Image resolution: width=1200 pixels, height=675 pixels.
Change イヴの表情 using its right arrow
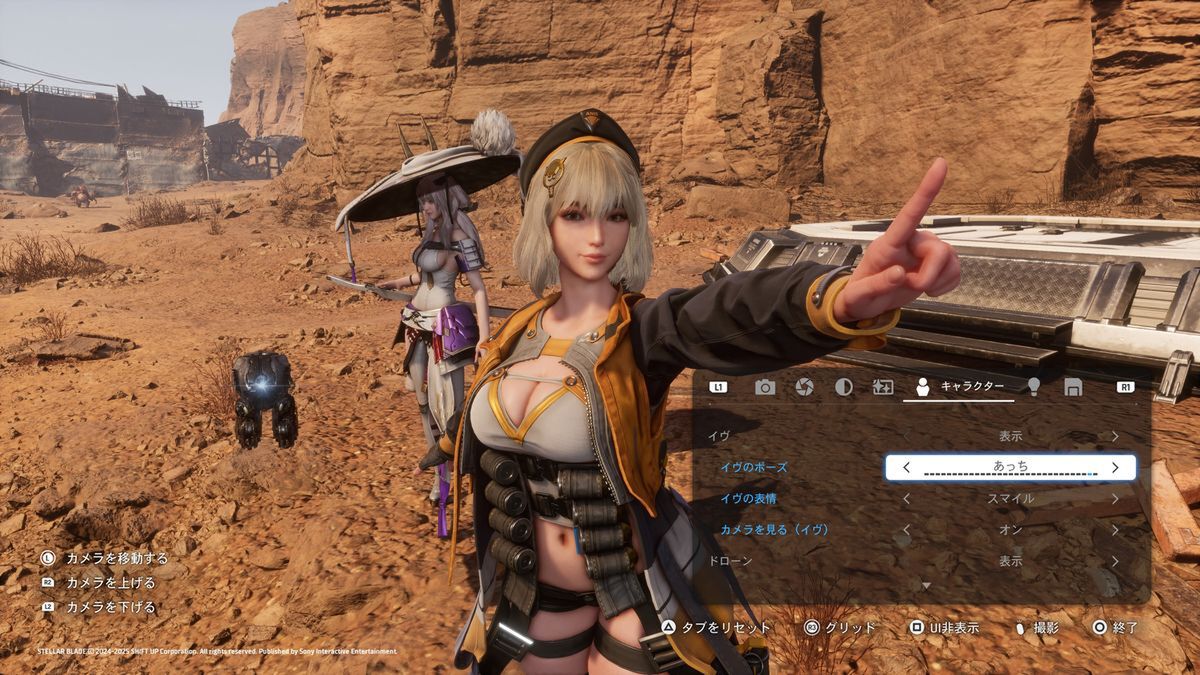[1115, 498]
